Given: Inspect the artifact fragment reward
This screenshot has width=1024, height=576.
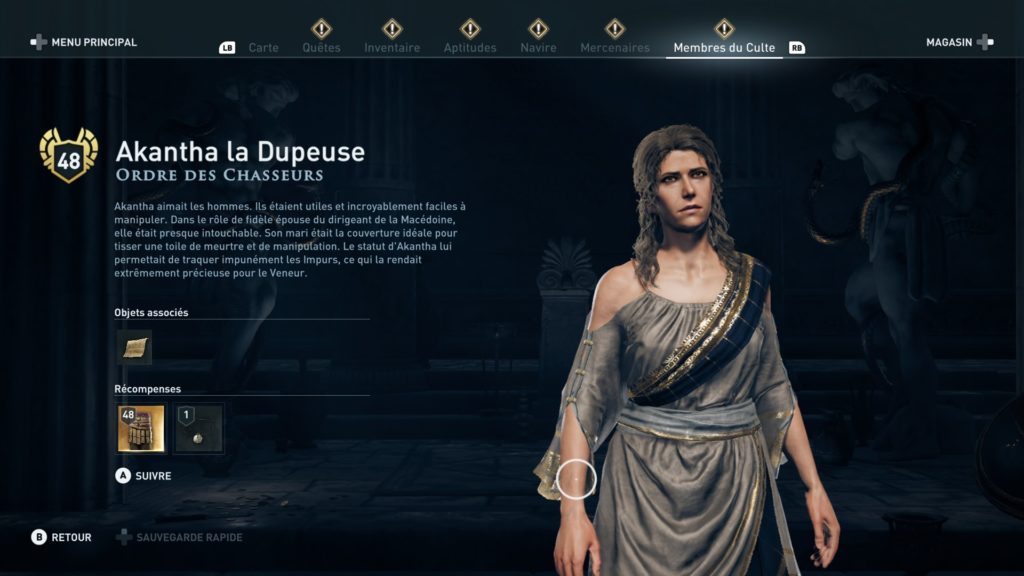Looking at the screenshot, I should pyautogui.click(x=199, y=429).
